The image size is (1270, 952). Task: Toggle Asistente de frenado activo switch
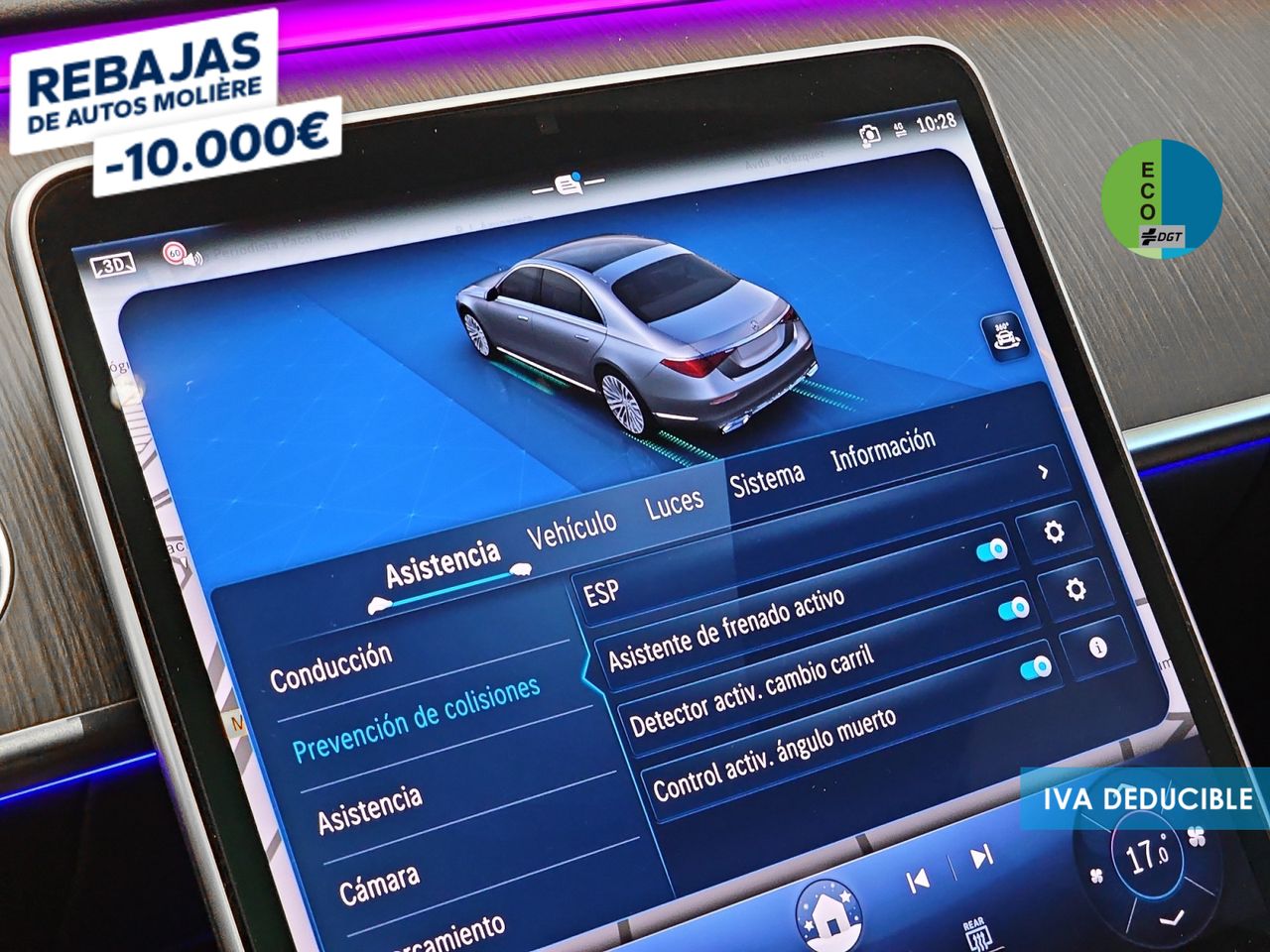point(1013,608)
